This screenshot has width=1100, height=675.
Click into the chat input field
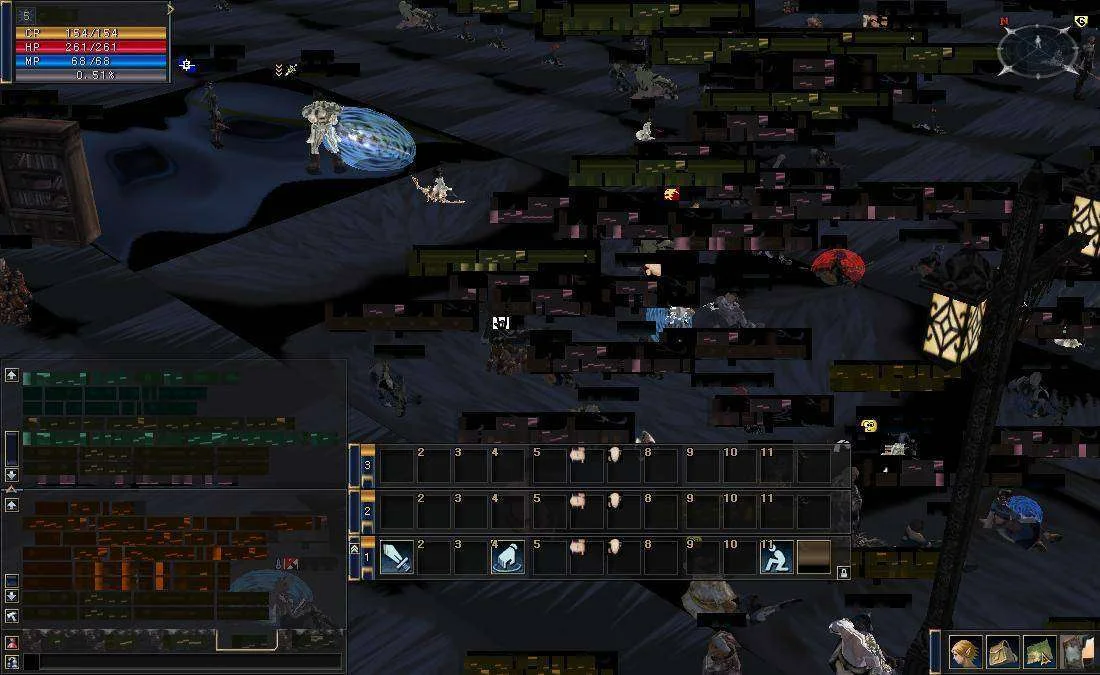180,661
